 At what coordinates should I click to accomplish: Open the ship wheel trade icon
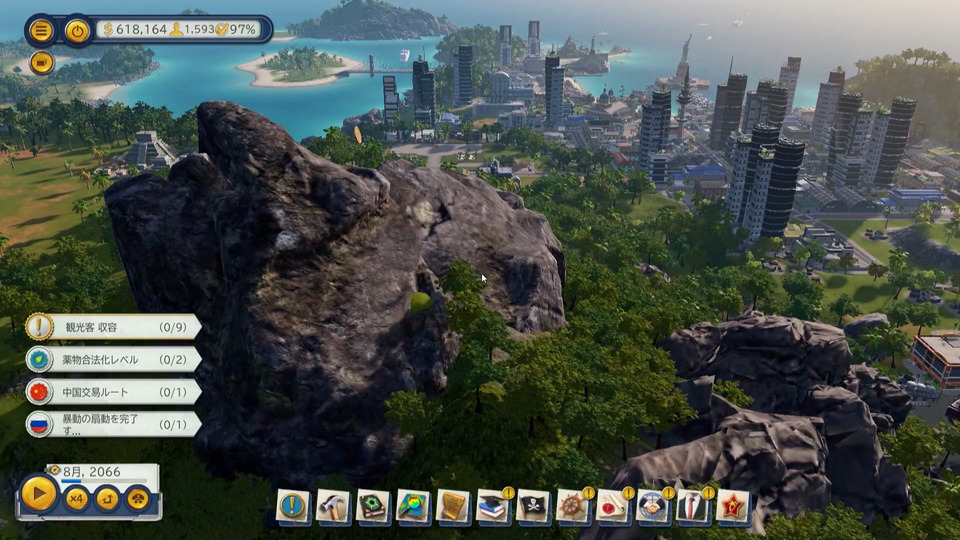[x=573, y=506]
